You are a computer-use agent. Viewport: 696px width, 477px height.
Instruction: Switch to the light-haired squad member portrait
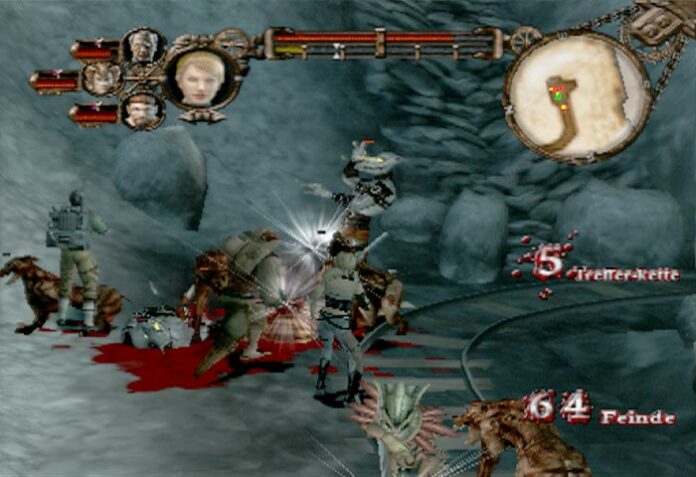(x=103, y=78)
